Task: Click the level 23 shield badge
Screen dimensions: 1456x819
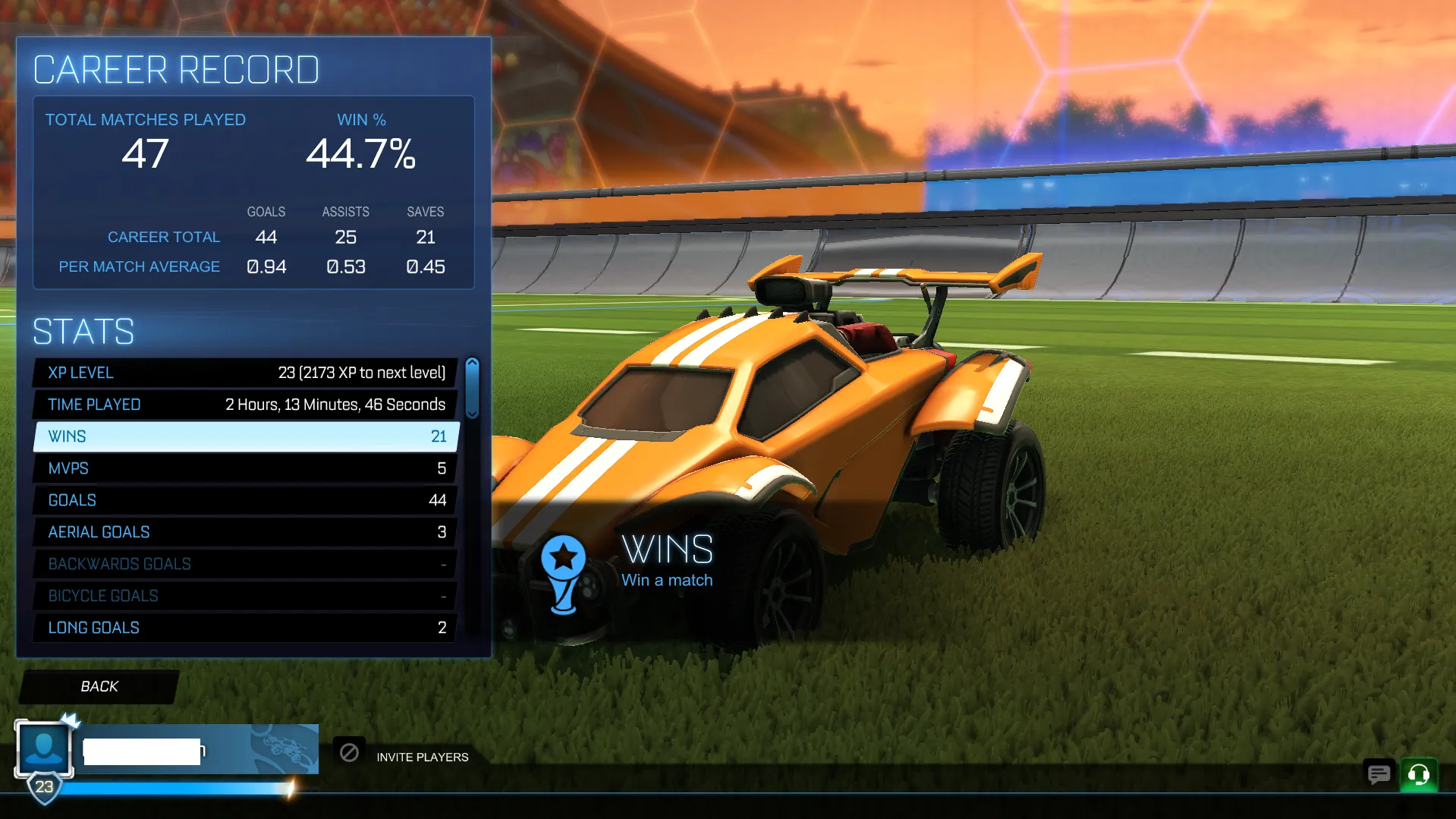Action: coord(43,788)
